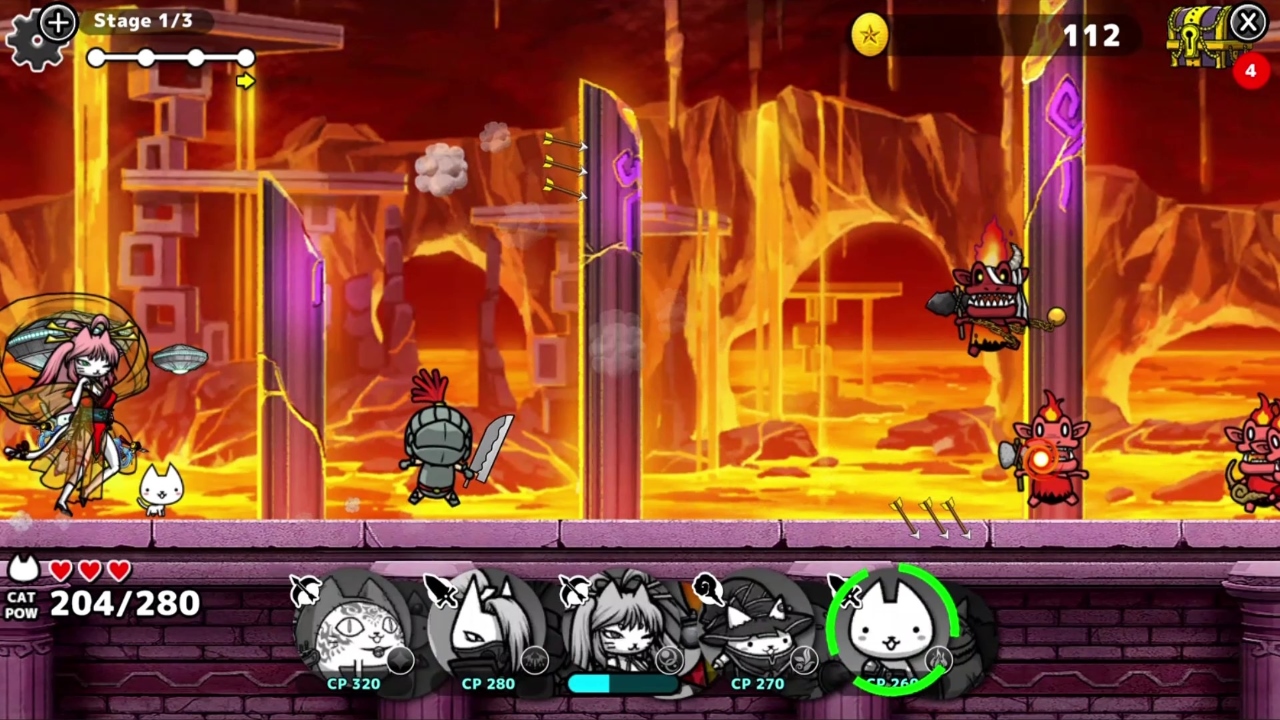Screen dimensions: 1280x720
Task: Tap the plus button beside the gear
Action: pos(57,22)
